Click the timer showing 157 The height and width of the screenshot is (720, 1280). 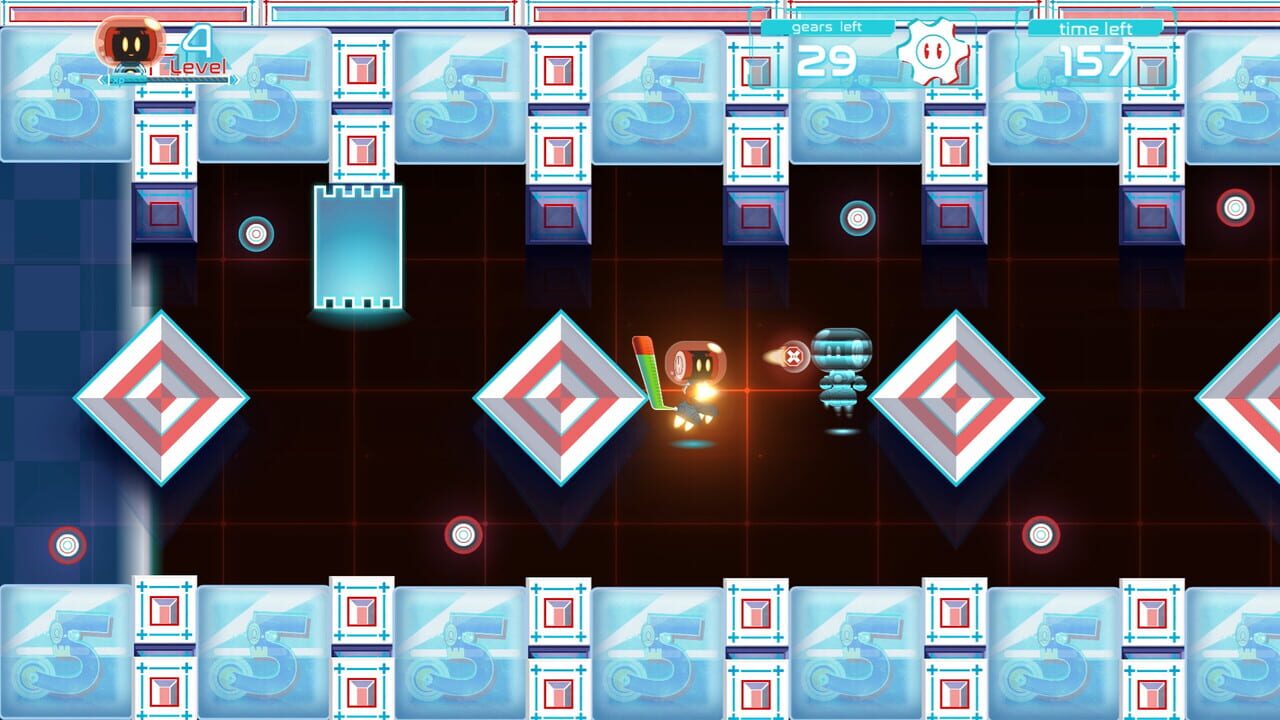pos(1092,64)
